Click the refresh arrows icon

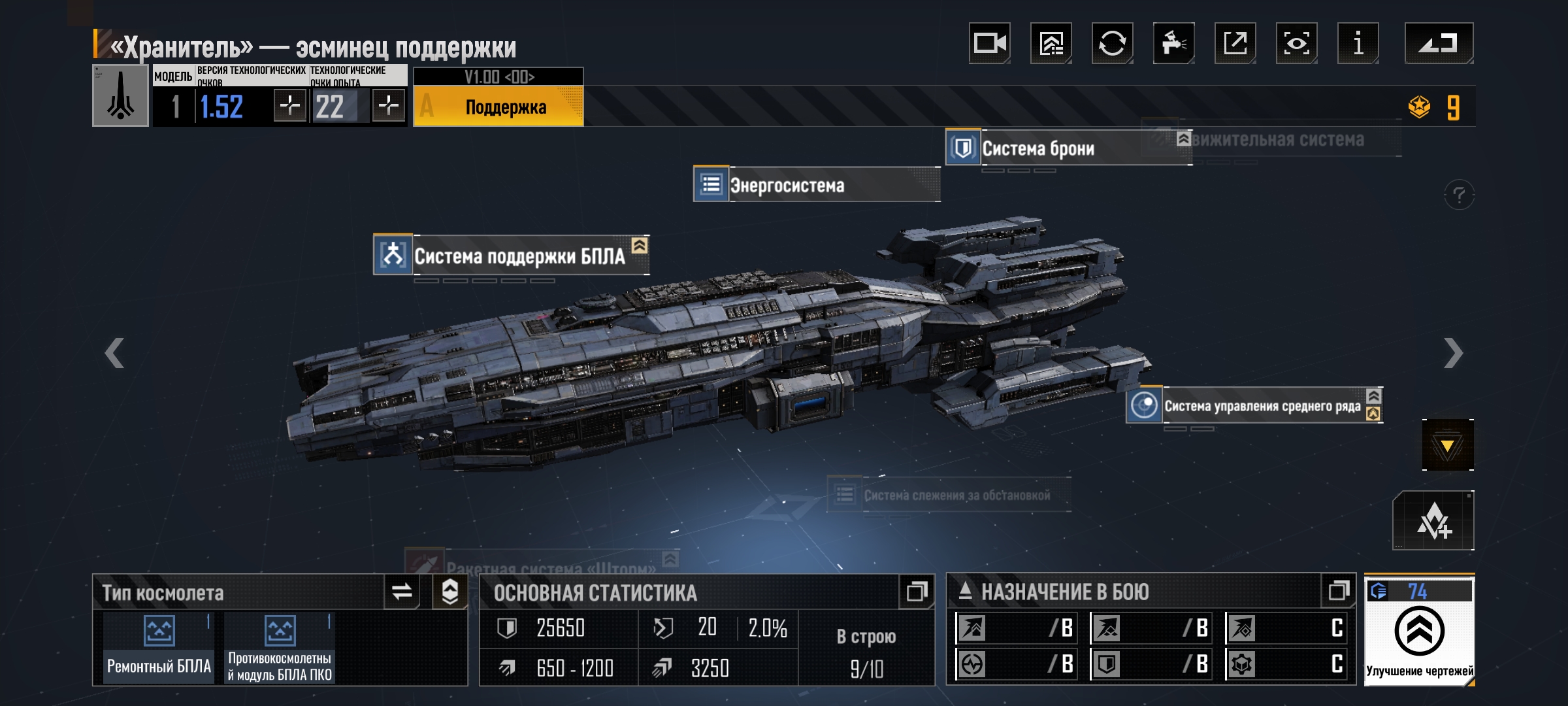point(1112,44)
